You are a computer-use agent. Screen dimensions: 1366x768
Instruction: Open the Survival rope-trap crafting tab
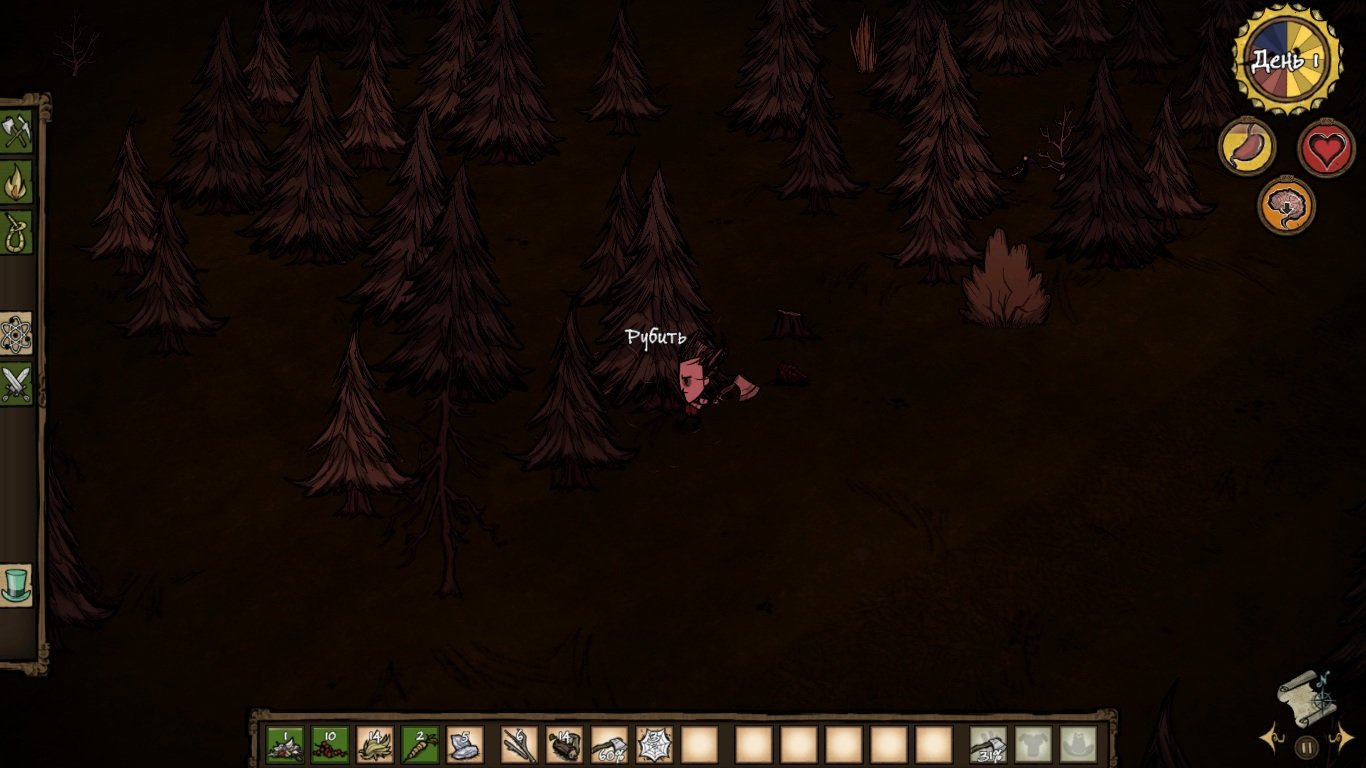17,232
